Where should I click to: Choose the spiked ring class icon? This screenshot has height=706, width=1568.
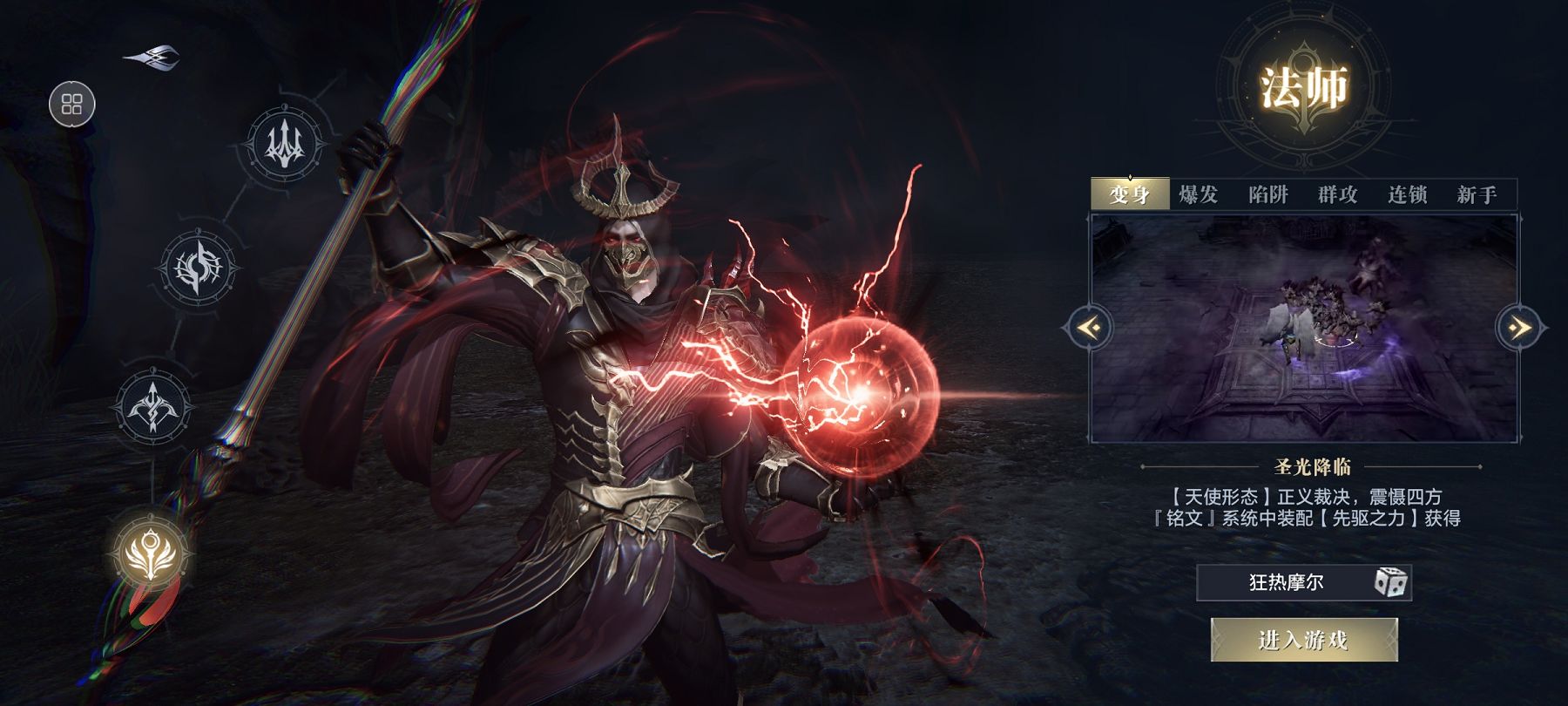coord(199,268)
